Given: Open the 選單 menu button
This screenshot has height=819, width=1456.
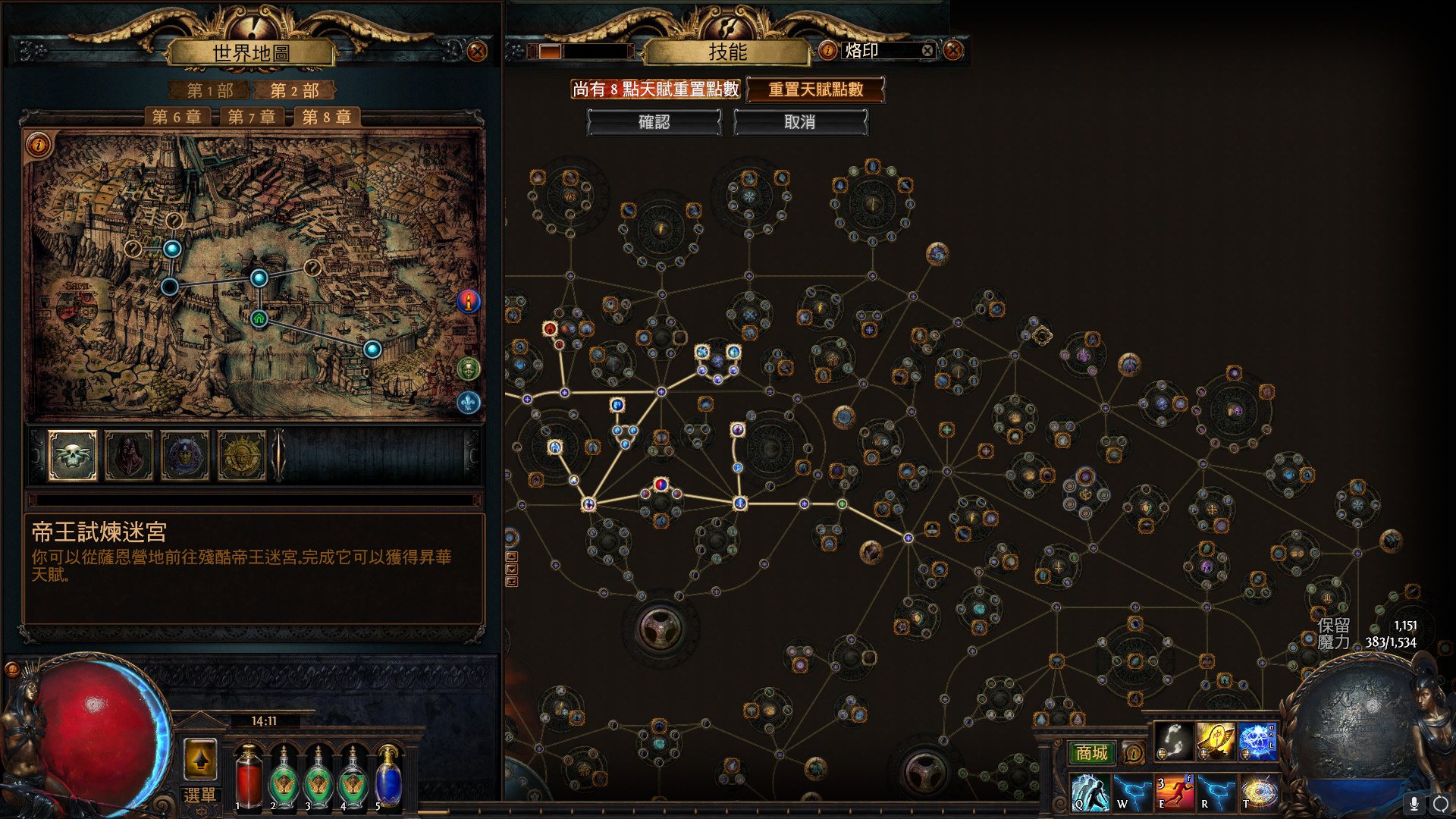Looking at the screenshot, I should (x=200, y=795).
